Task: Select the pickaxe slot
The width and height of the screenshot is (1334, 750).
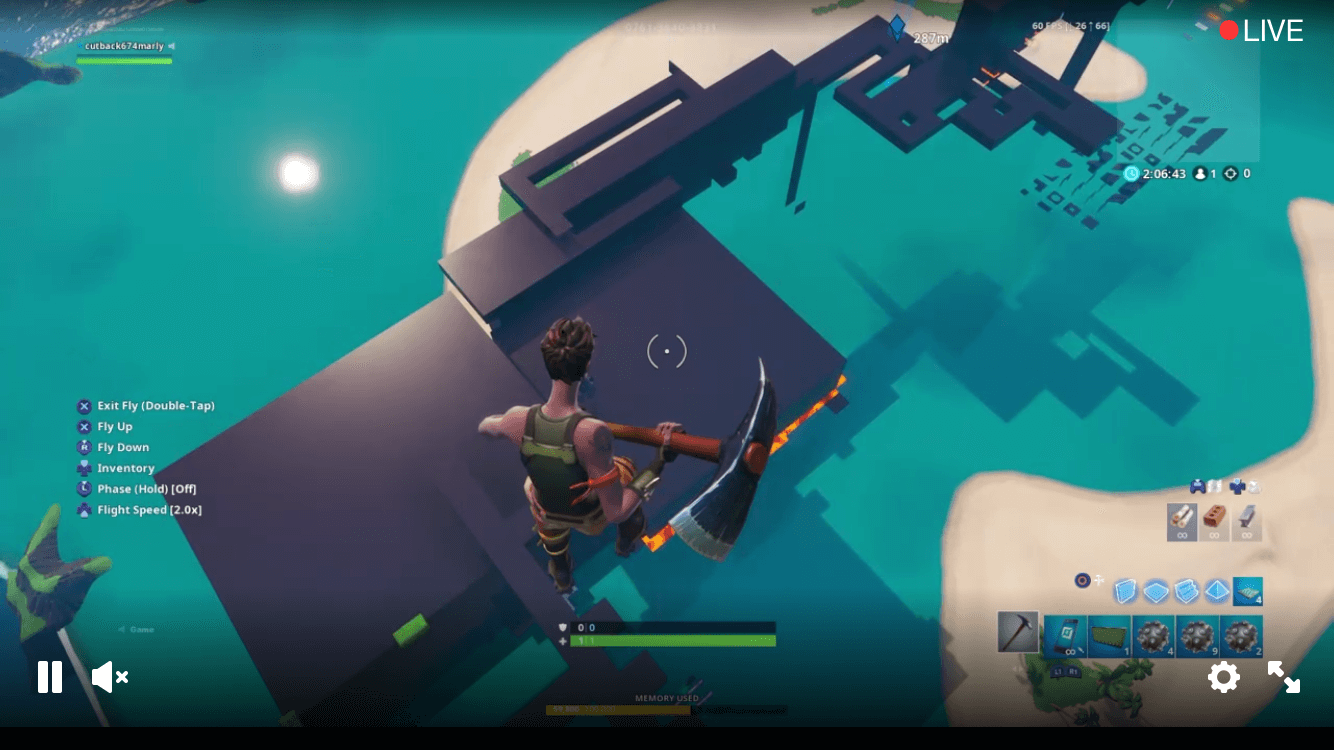Action: [1018, 632]
